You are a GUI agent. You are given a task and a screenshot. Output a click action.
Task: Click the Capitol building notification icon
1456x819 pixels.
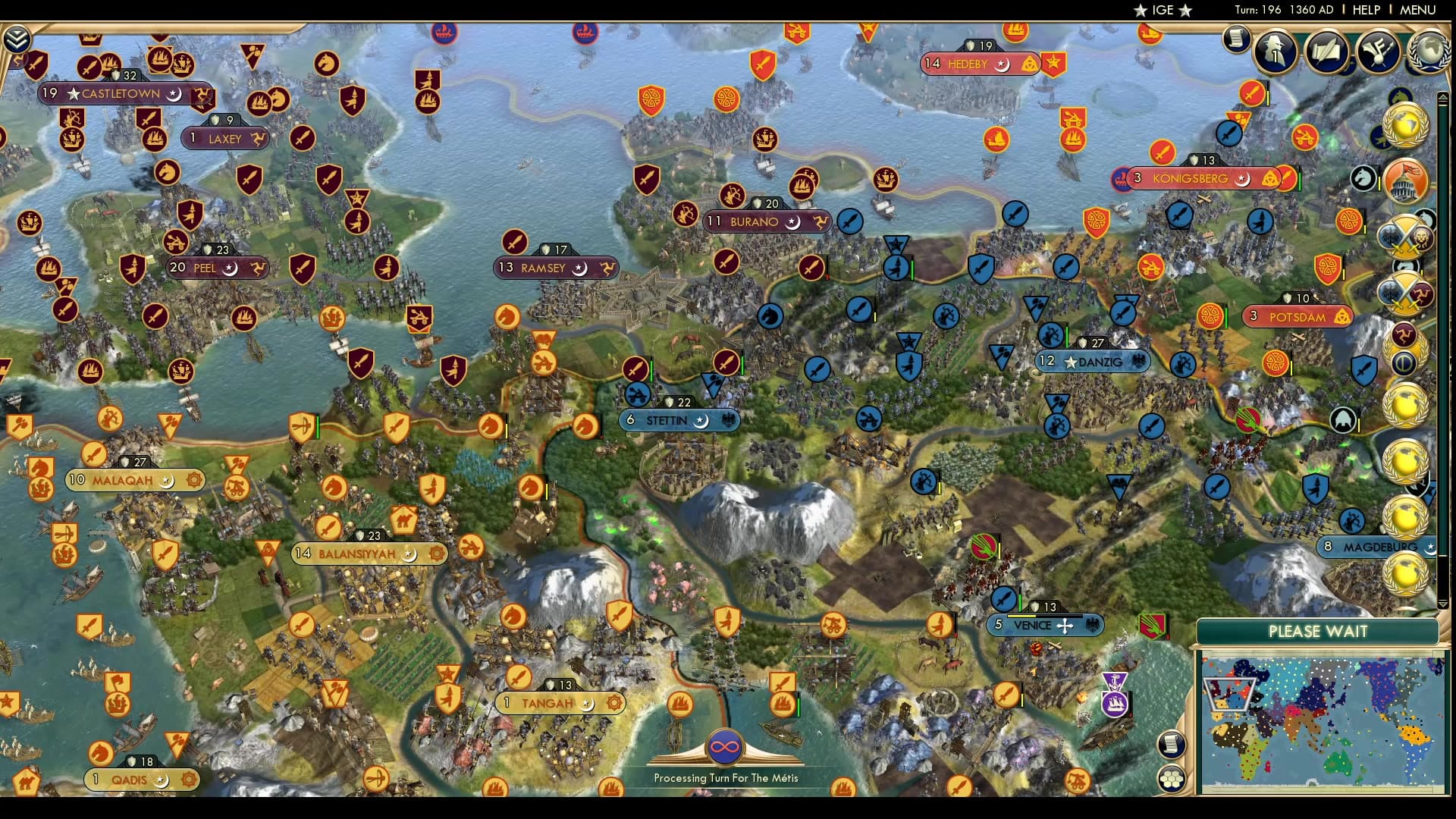coord(1404,182)
